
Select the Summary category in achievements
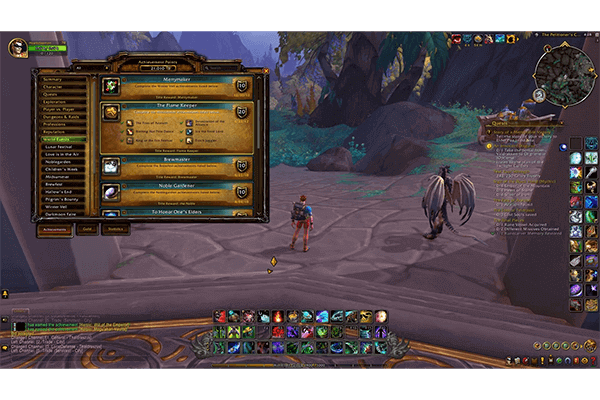click(60, 79)
